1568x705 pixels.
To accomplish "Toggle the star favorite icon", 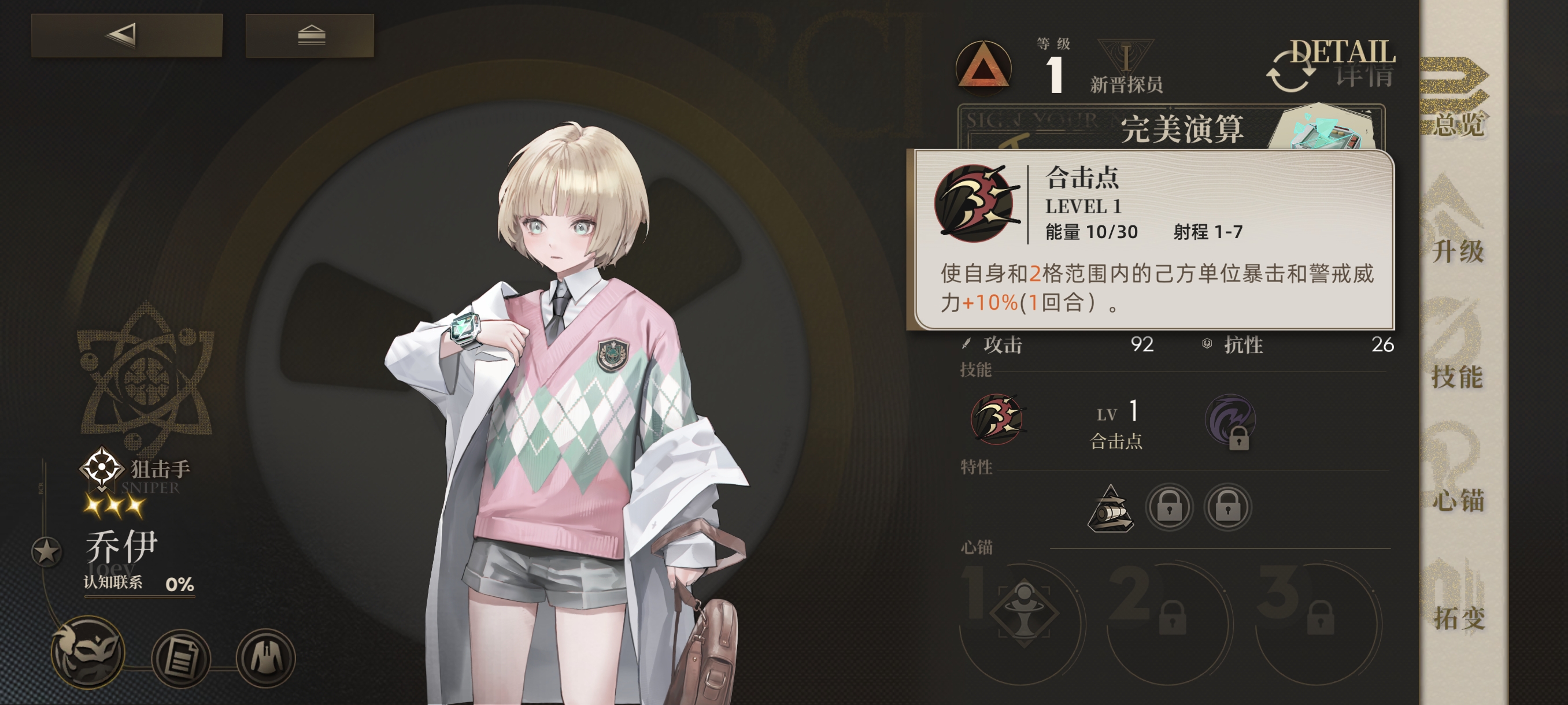I will [x=46, y=552].
